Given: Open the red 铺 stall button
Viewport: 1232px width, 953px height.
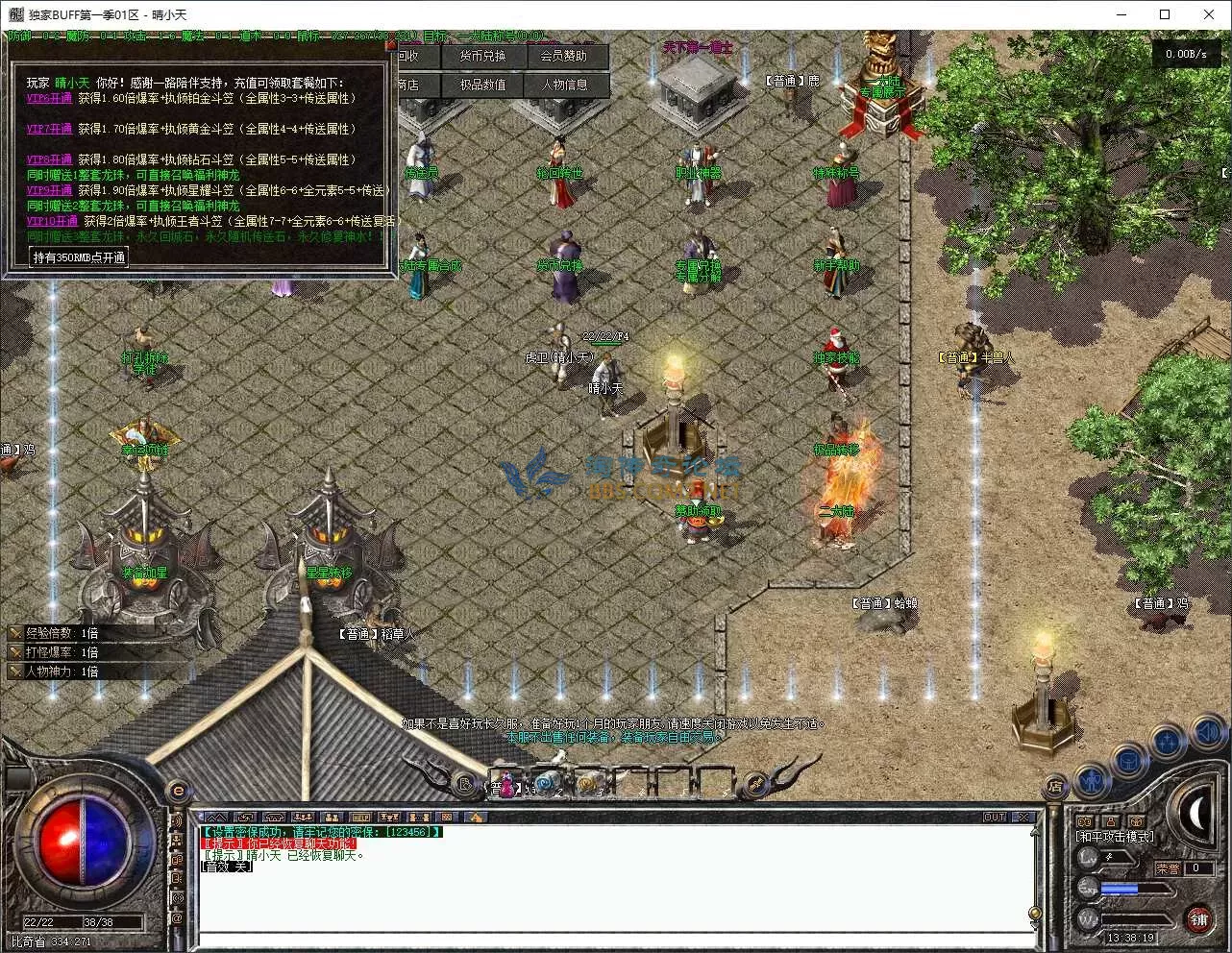Looking at the screenshot, I should (x=1198, y=919).
